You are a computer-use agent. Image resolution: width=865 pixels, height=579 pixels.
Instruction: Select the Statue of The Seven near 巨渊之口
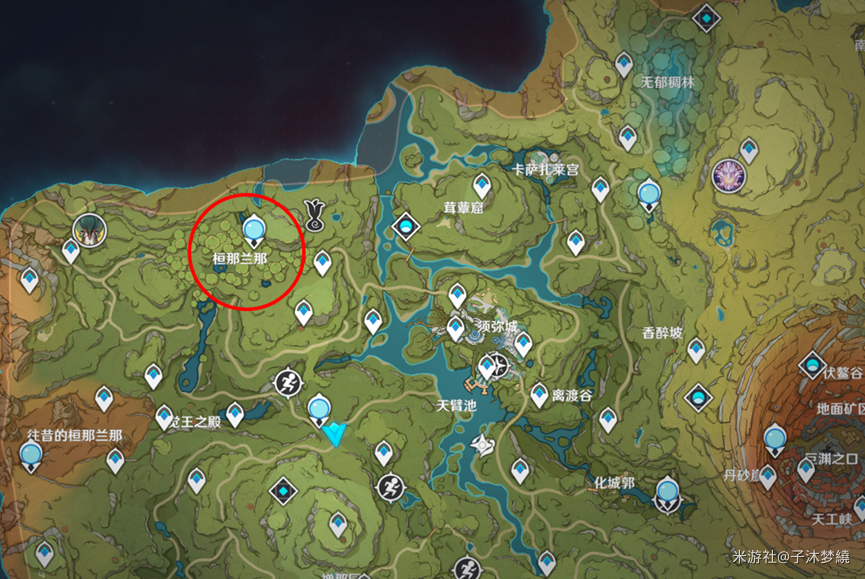click(774, 438)
